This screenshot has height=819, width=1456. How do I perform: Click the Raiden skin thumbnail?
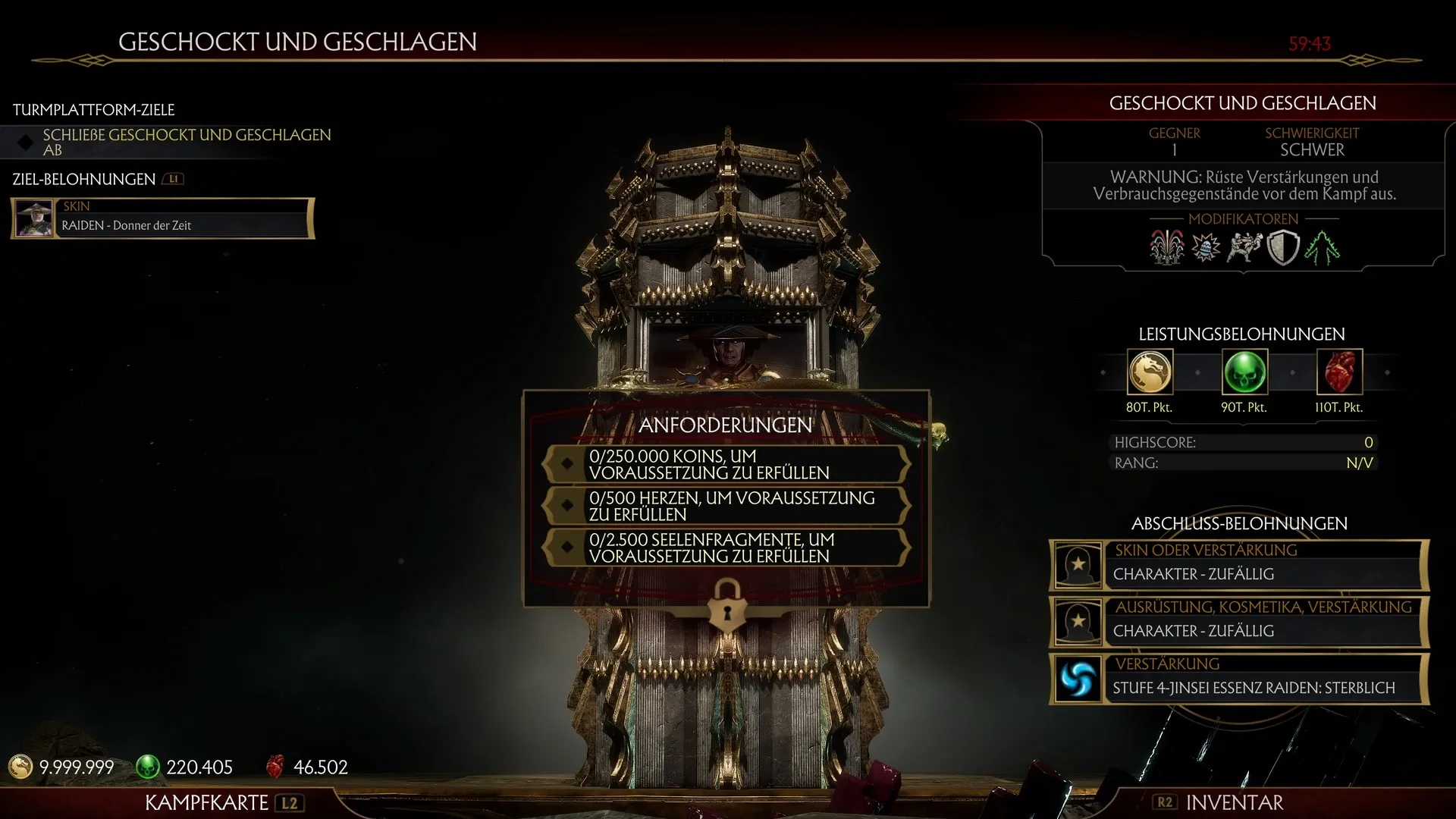[x=33, y=218]
